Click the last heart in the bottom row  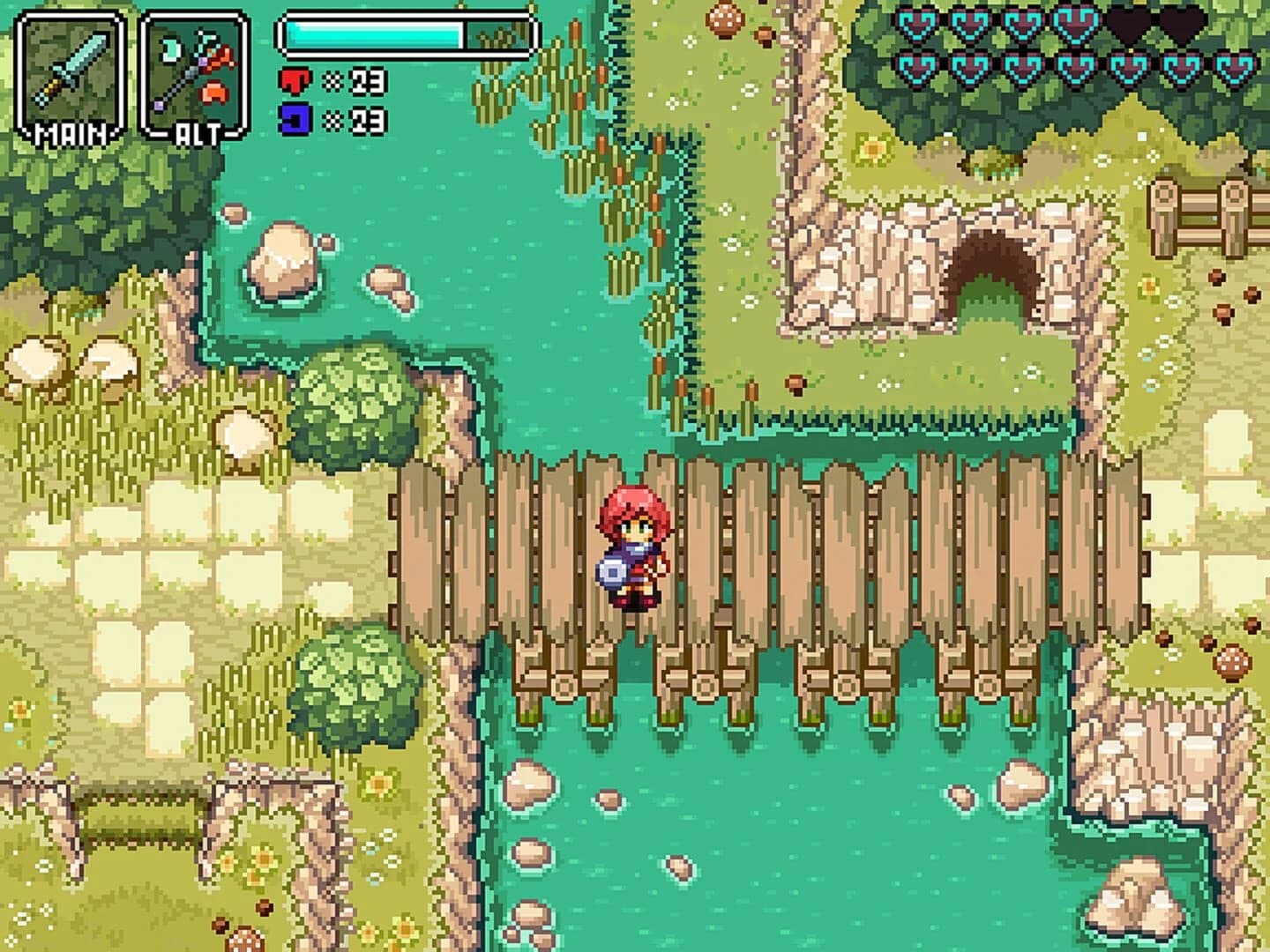coord(1233,67)
